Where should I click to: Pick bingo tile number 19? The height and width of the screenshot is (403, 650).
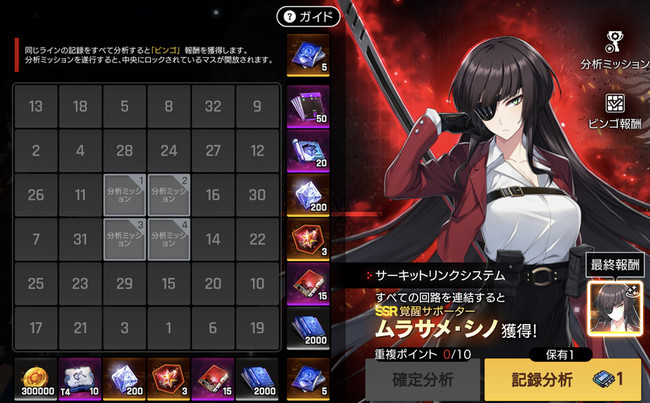point(257,327)
